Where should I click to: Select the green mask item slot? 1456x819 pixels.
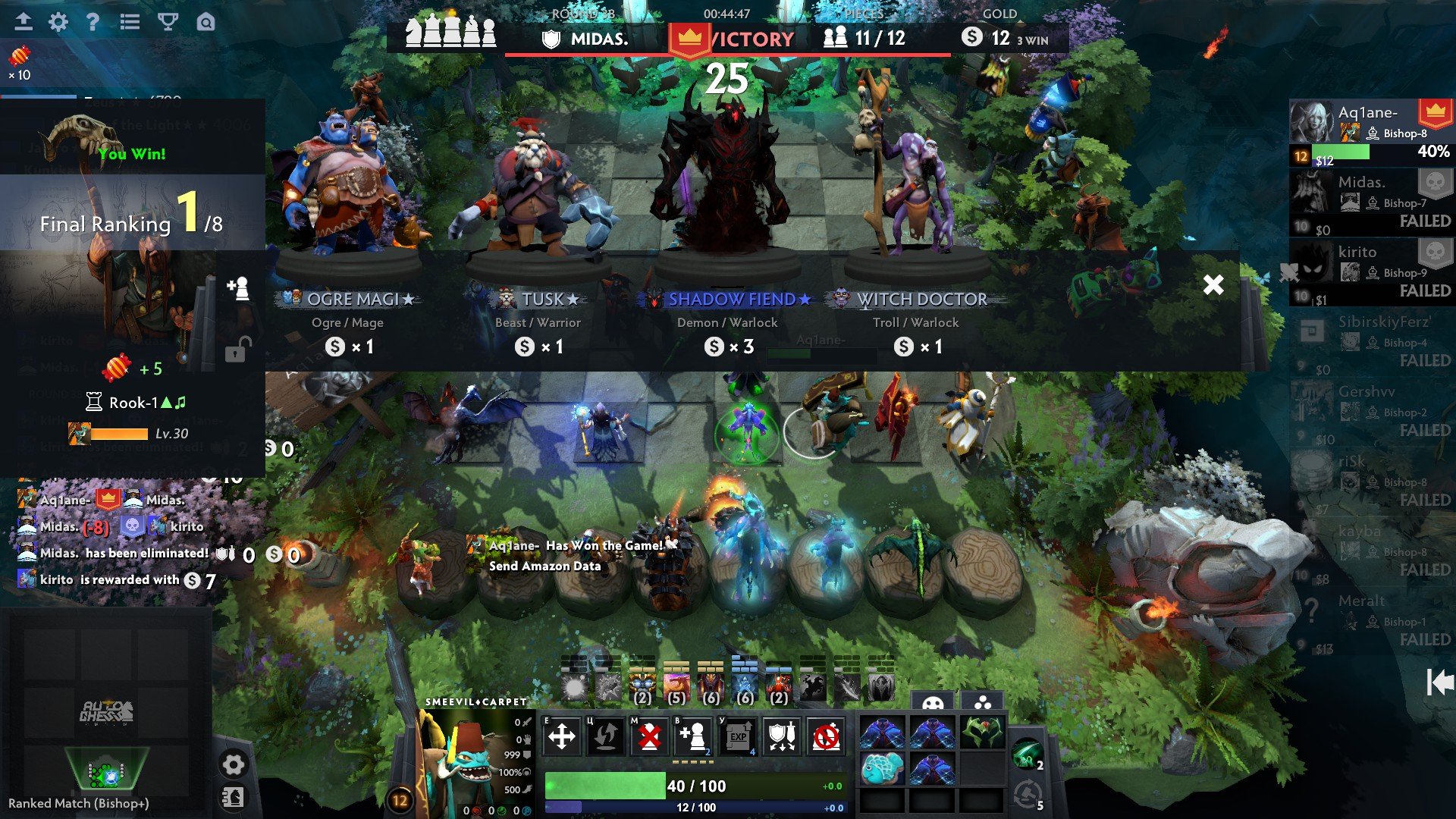tap(982, 733)
